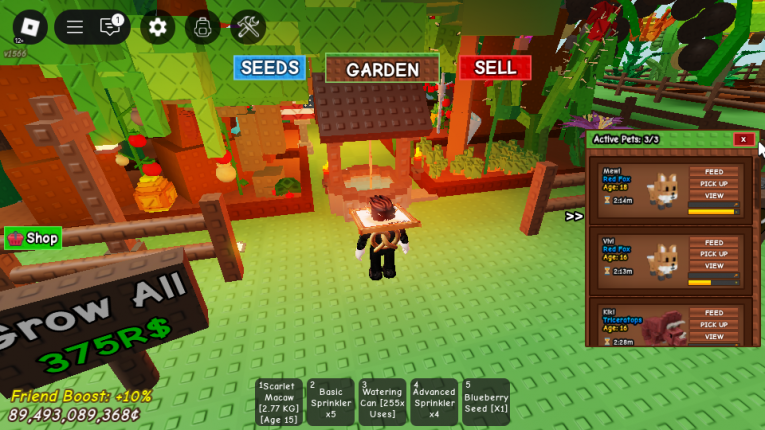The image size is (765, 430).
Task: Teleport to the SELL stand
Action: [x=495, y=68]
